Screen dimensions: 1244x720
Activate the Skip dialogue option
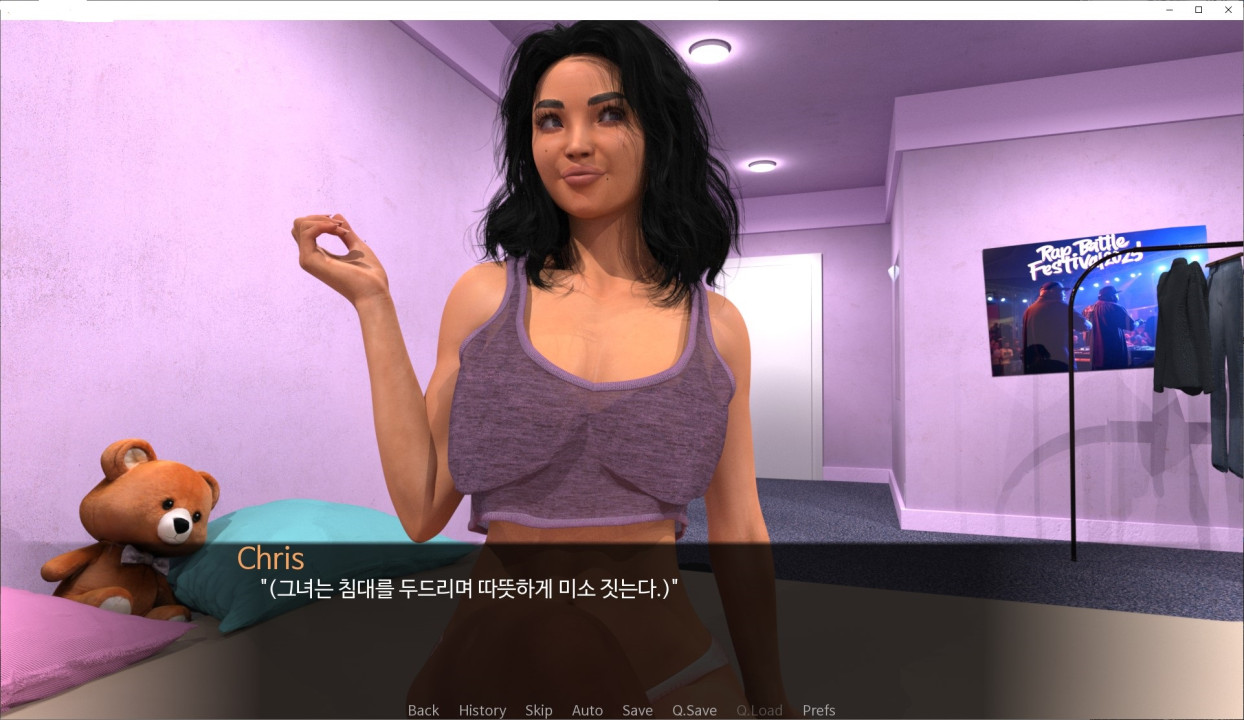click(538, 710)
